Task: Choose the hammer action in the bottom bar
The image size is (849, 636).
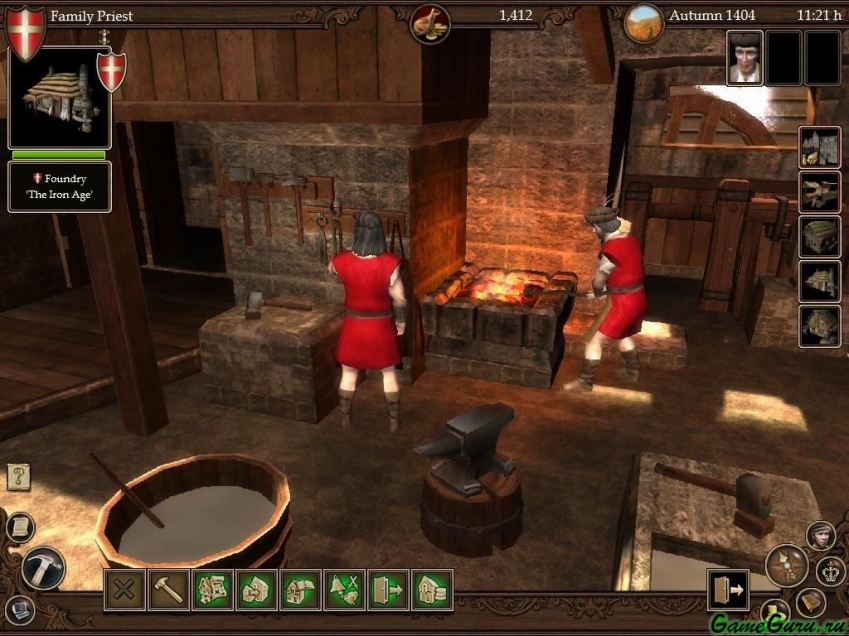Action: coord(168,590)
